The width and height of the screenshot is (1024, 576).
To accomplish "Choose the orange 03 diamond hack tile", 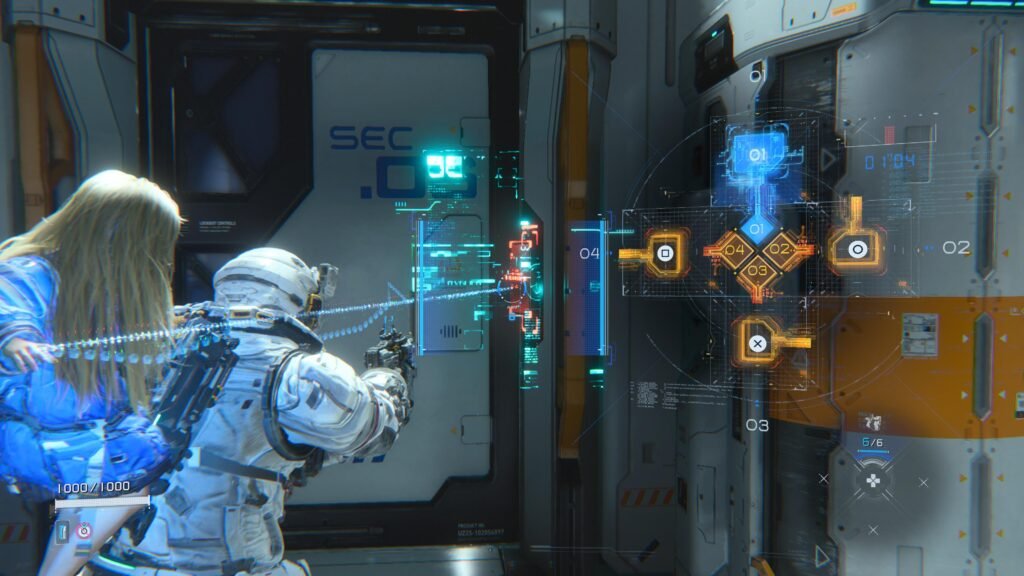I will point(757,270).
